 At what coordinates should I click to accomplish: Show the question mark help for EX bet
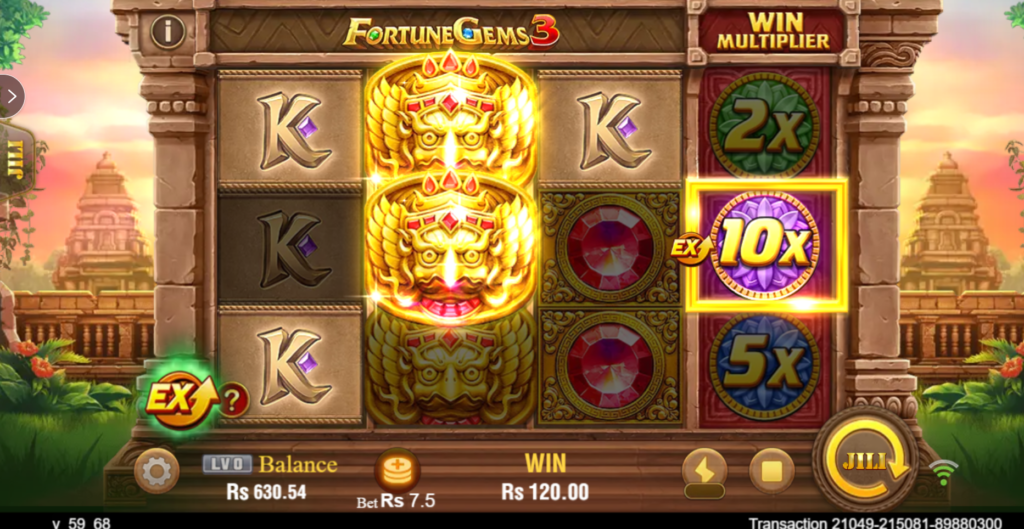(x=234, y=401)
